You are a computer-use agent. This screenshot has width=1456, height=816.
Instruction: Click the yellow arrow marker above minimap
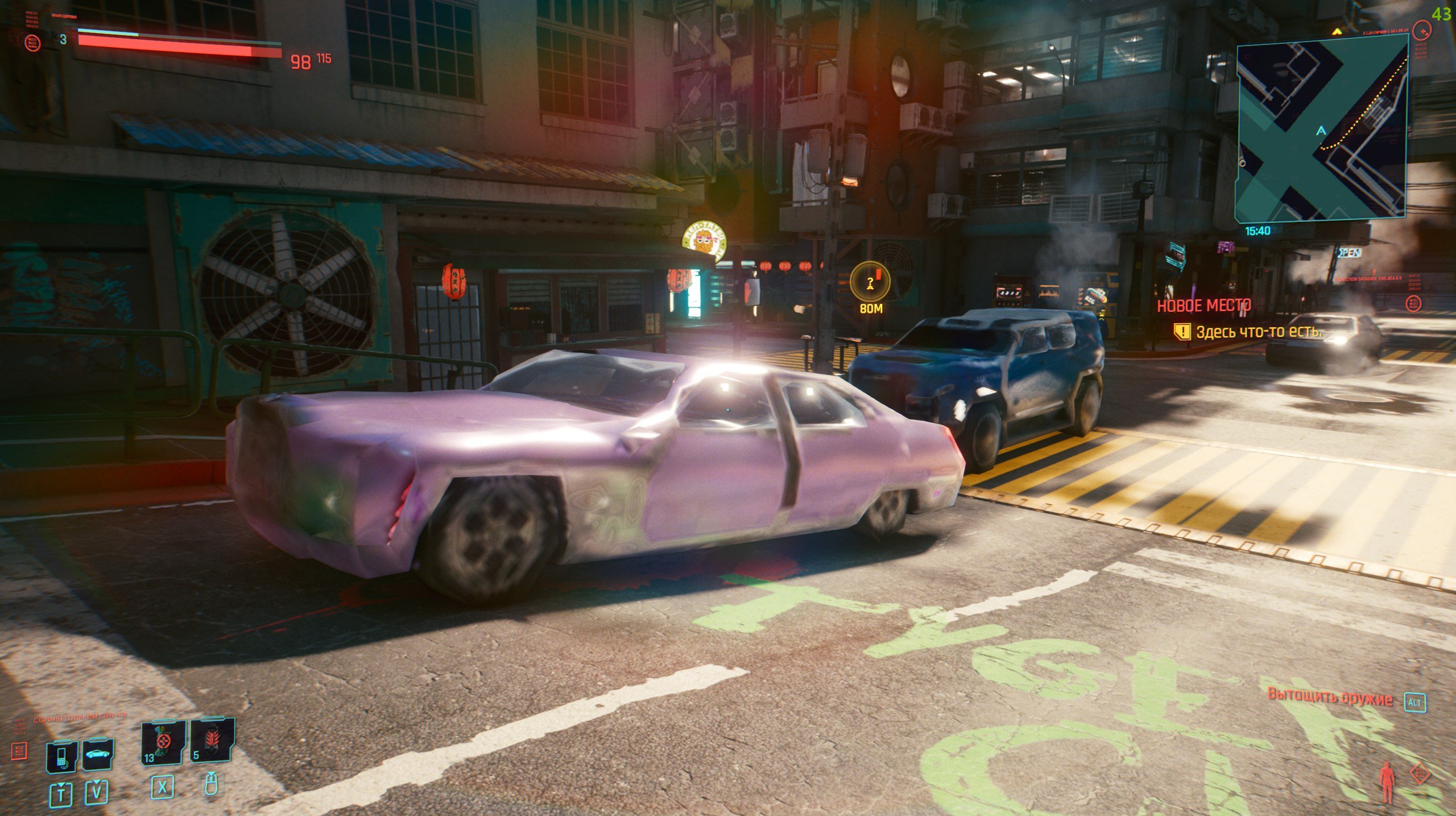click(x=1337, y=30)
